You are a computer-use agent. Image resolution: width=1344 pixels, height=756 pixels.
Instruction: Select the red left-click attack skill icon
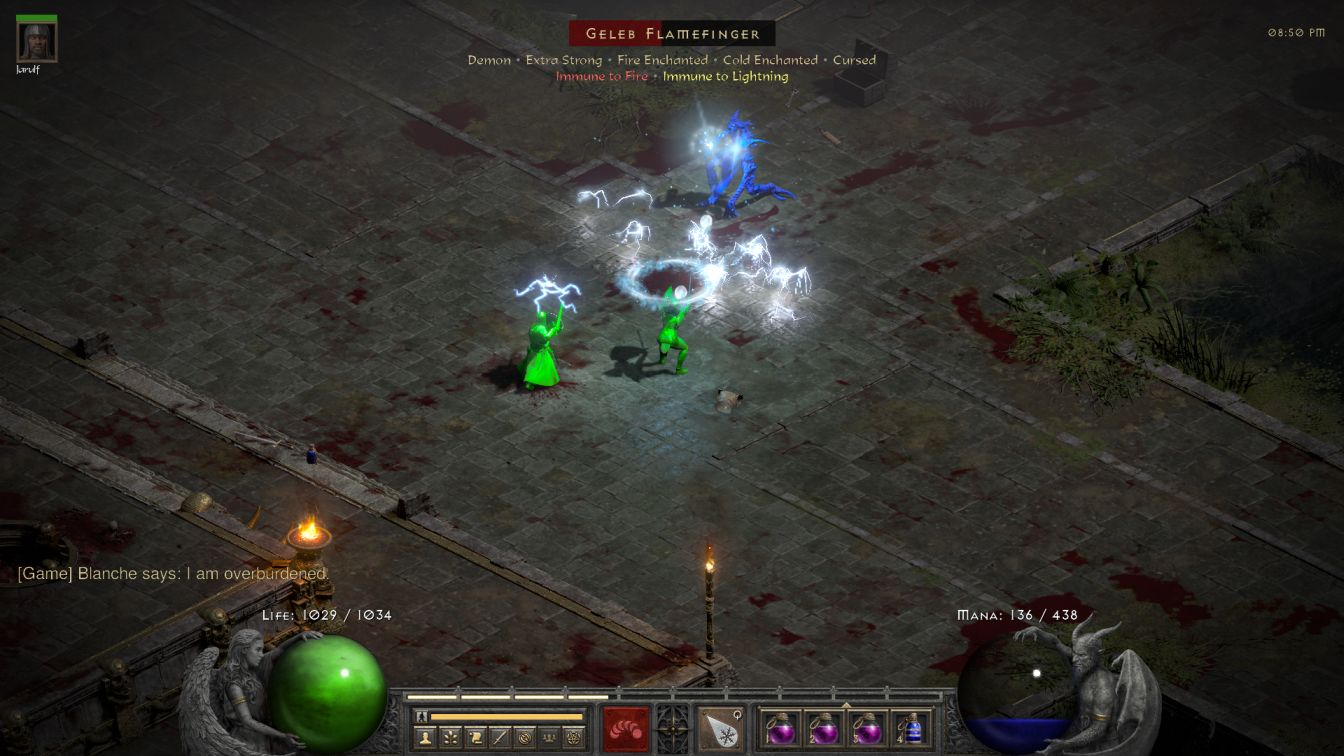[x=626, y=728]
